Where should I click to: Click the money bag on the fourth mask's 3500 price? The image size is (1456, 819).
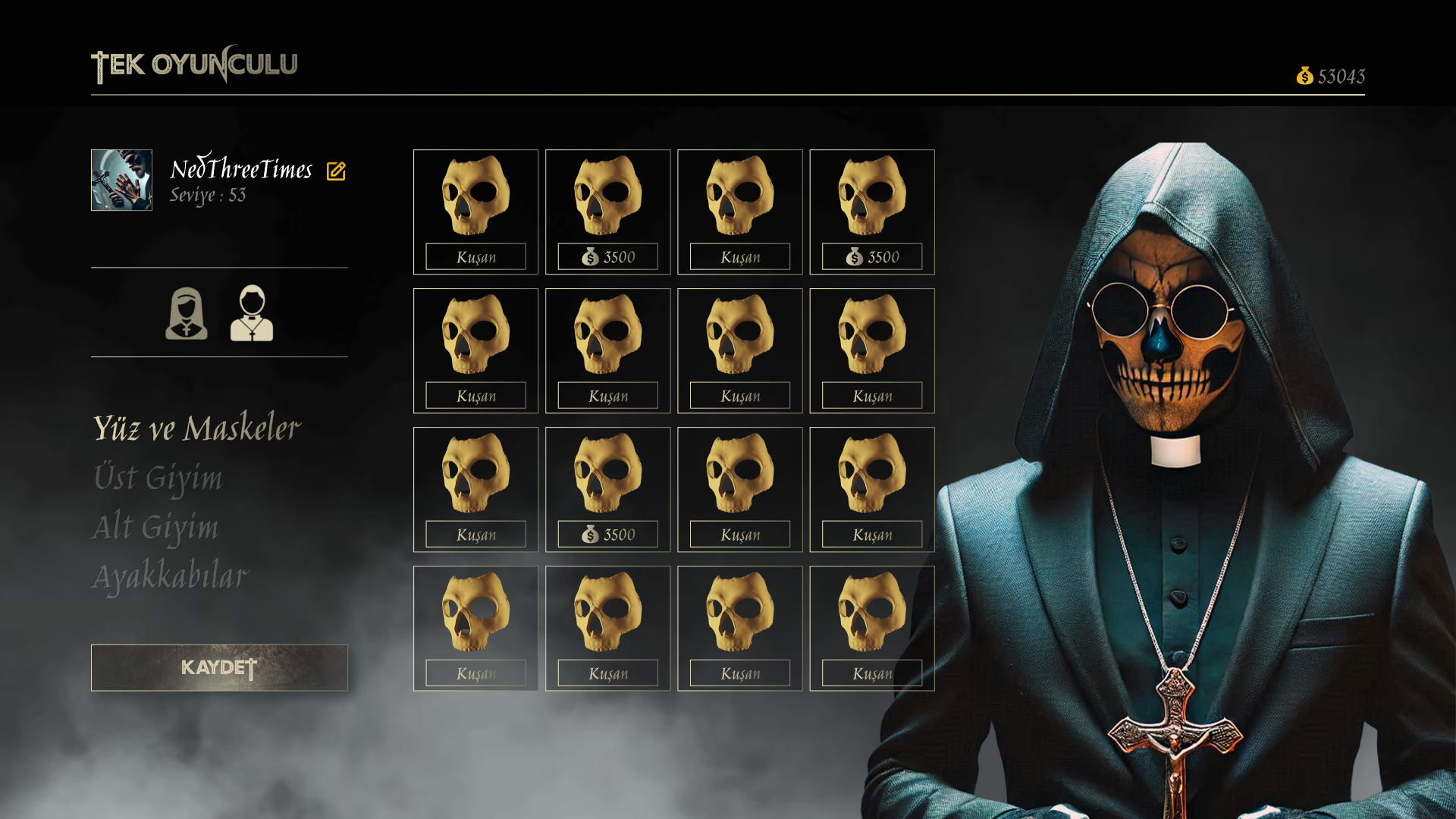point(854,258)
